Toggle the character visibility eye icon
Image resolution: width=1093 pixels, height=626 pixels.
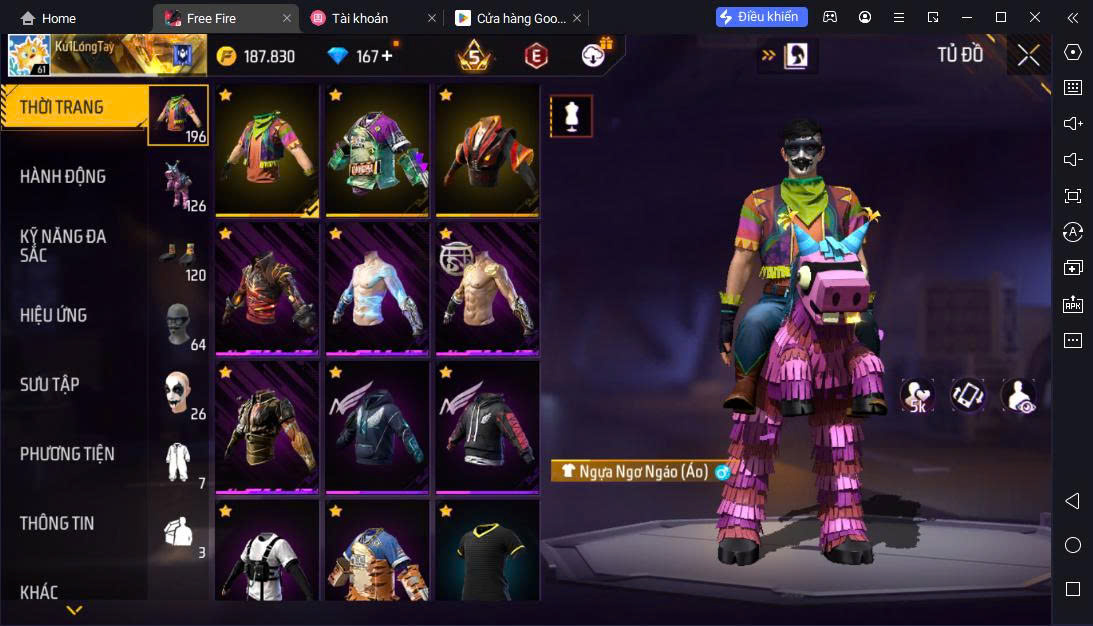(x=1018, y=396)
